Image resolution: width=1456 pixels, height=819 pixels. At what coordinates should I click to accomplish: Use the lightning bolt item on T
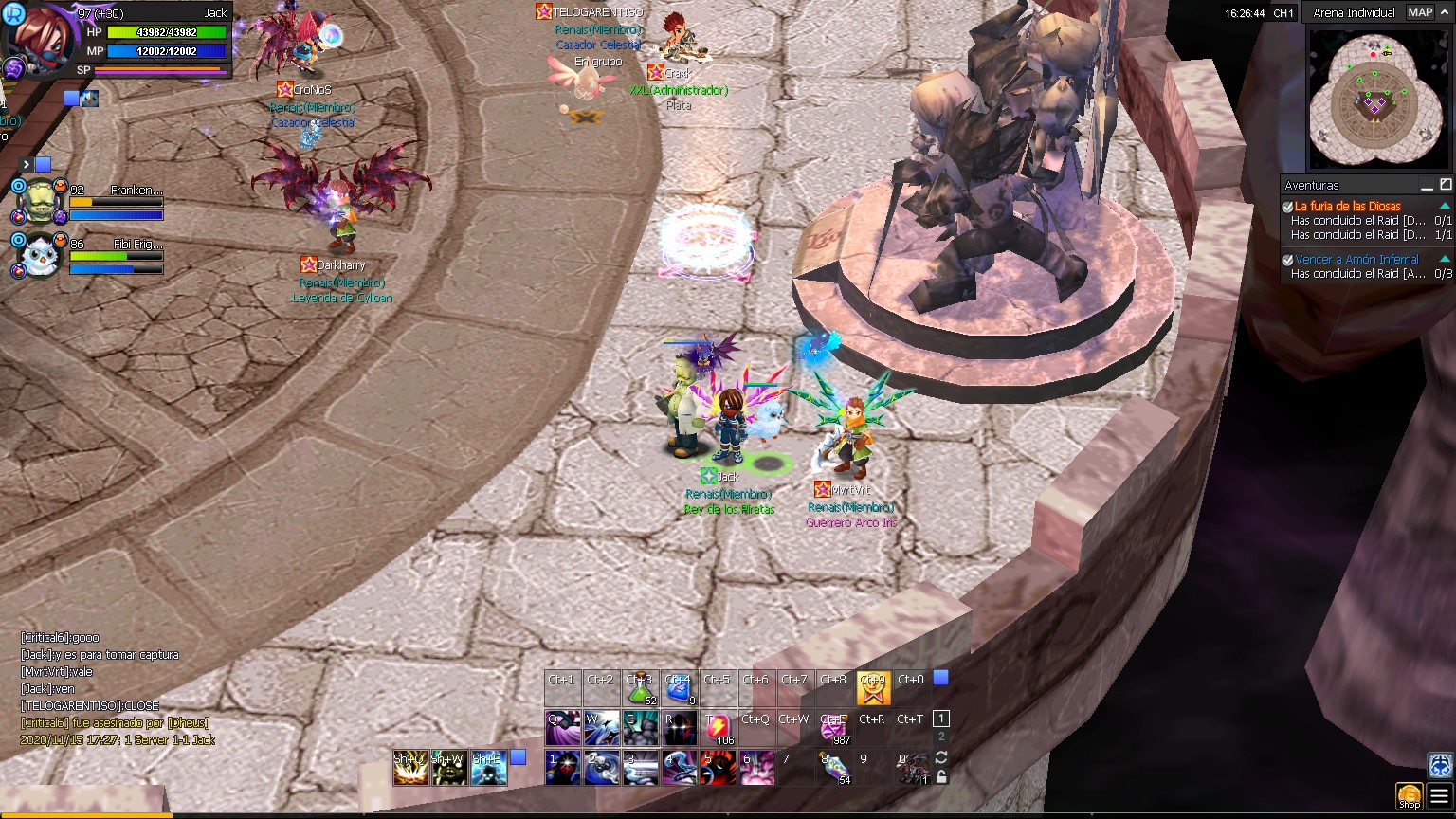(x=718, y=729)
